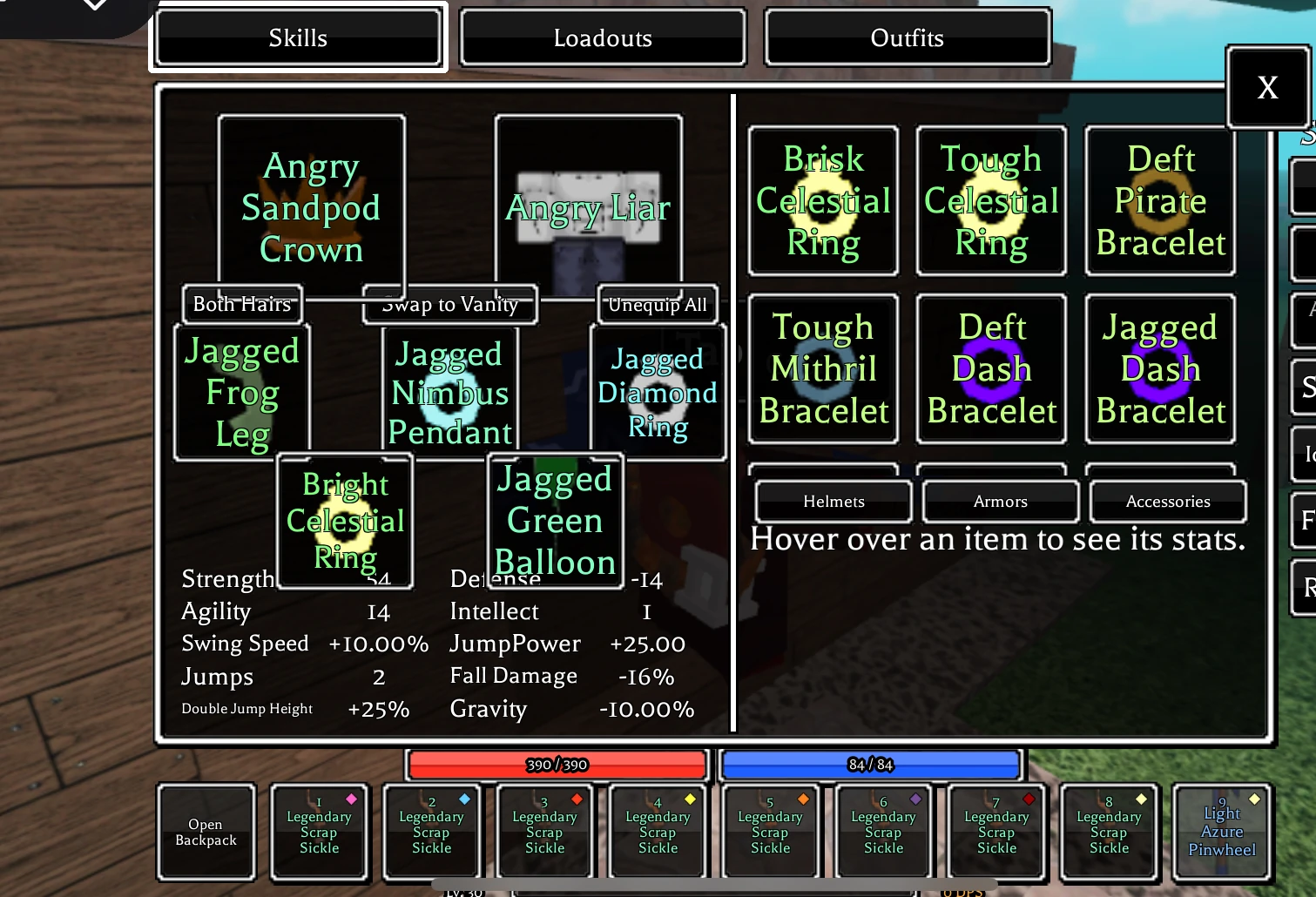Image resolution: width=1316 pixels, height=897 pixels.
Task: Expand the chevron menu at top left
Action: 94,7
